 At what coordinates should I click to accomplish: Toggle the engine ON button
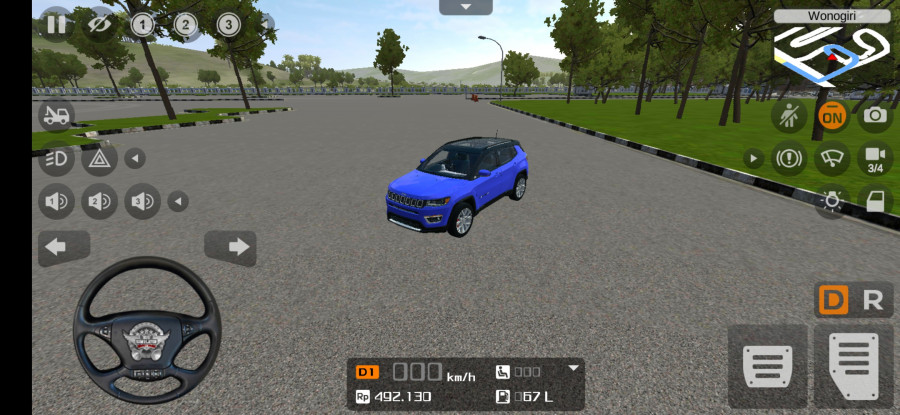click(831, 115)
